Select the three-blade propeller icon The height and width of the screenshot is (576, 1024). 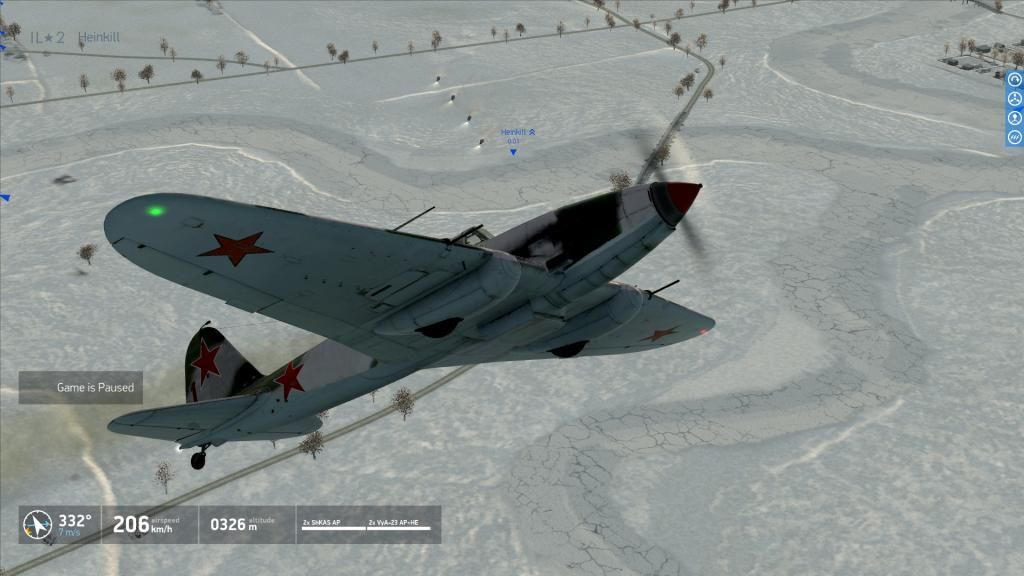(x=1015, y=99)
